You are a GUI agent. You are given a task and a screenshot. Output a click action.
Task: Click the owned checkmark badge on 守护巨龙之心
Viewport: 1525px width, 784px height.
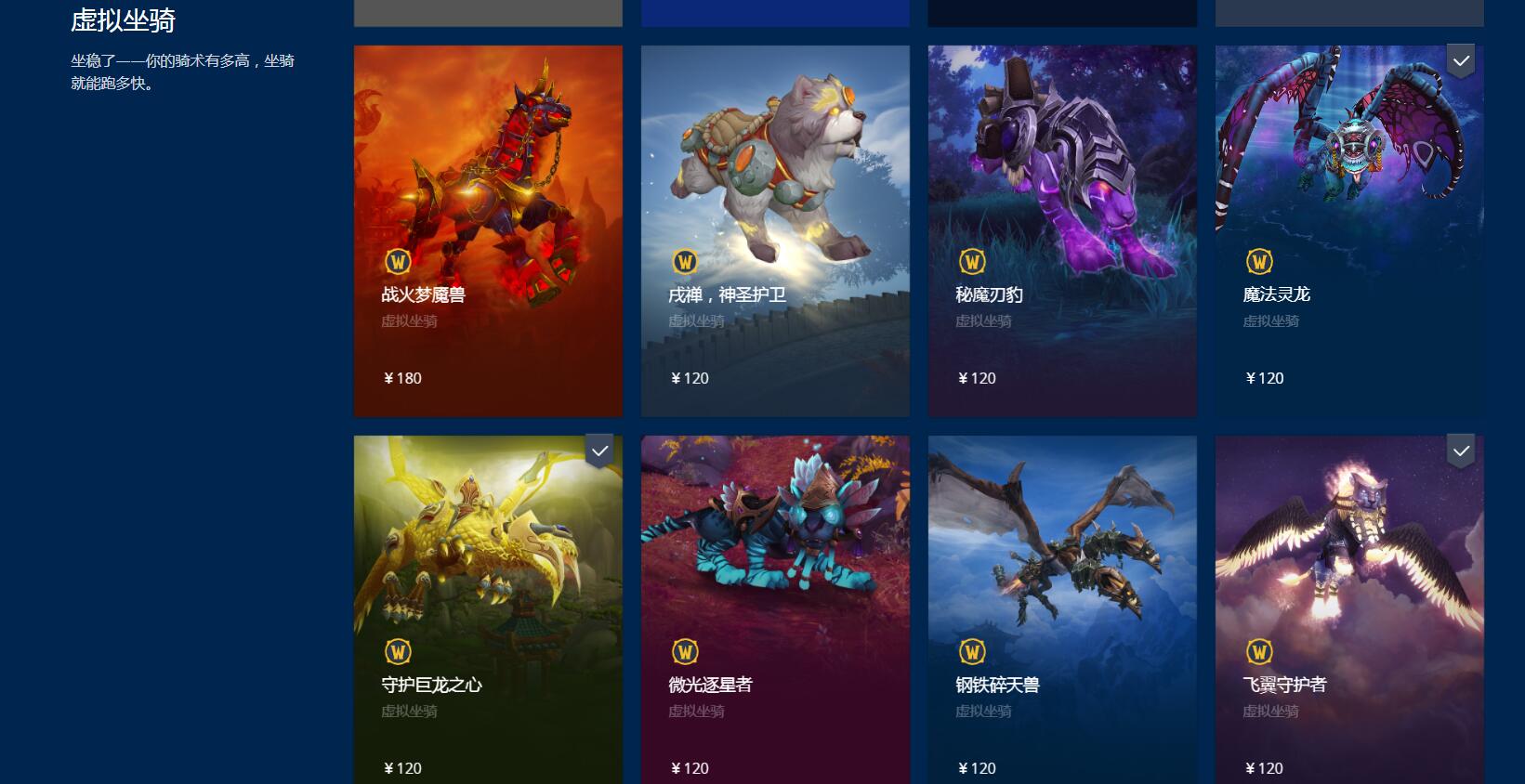click(598, 450)
